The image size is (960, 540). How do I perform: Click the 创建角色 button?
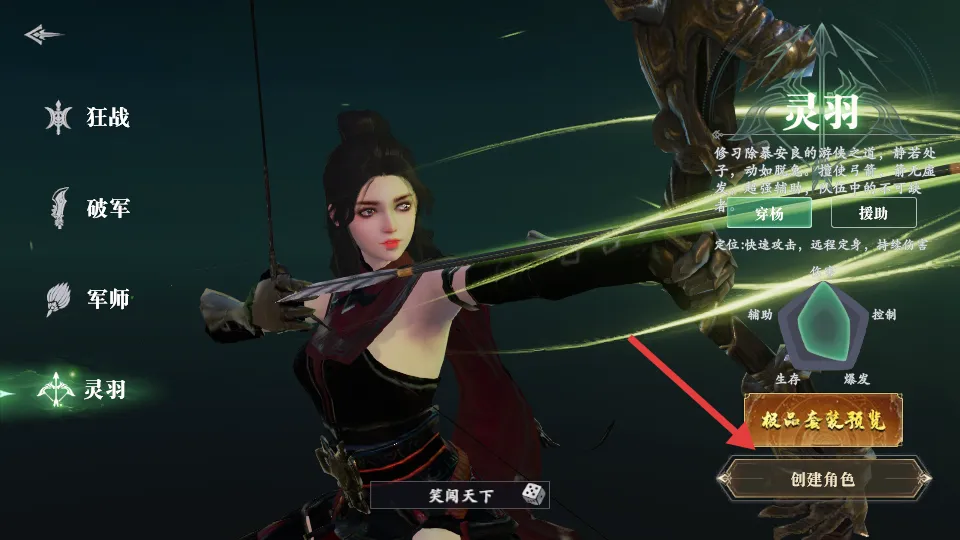point(823,479)
